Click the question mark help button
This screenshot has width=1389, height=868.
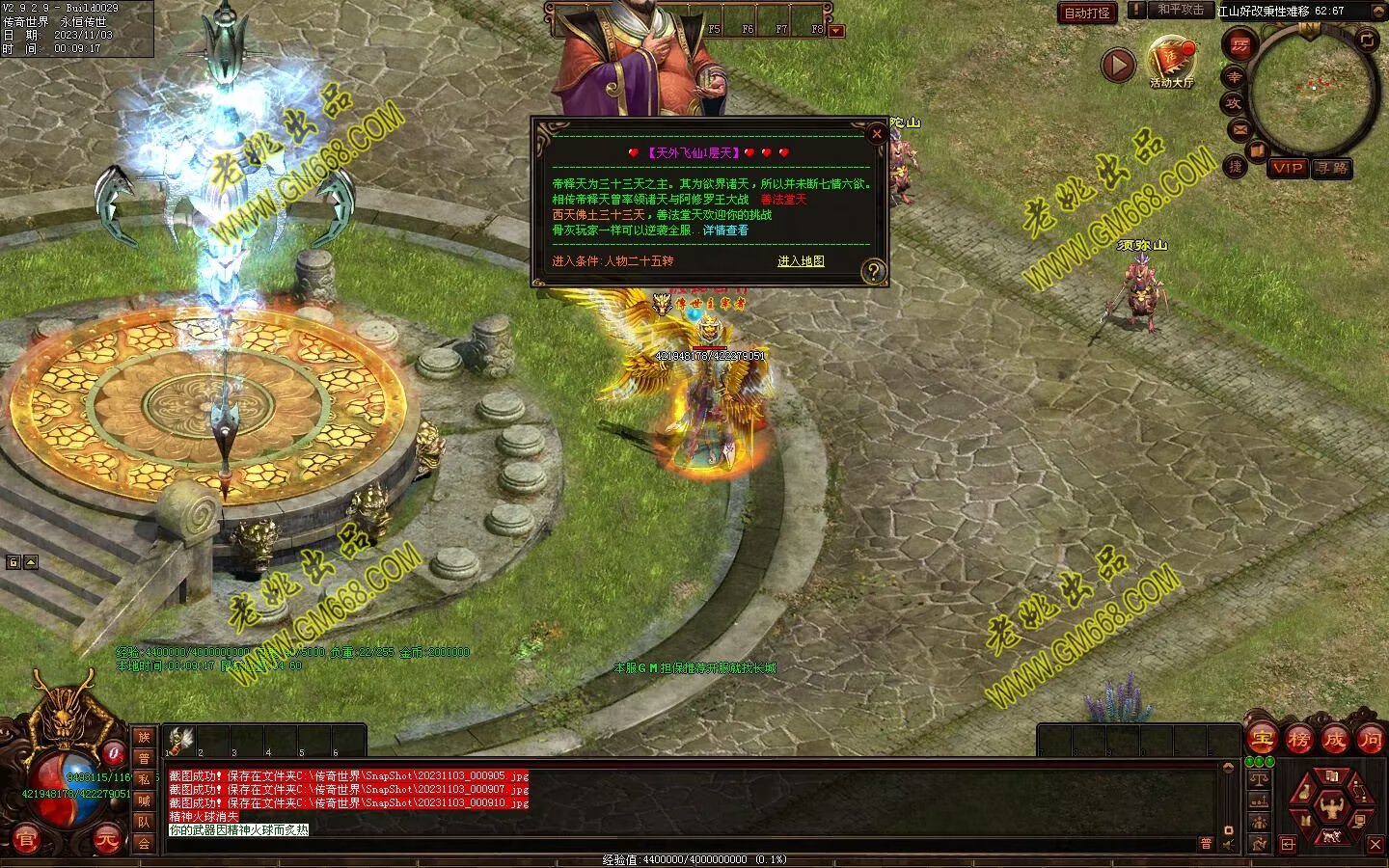pyautogui.click(x=873, y=271)
